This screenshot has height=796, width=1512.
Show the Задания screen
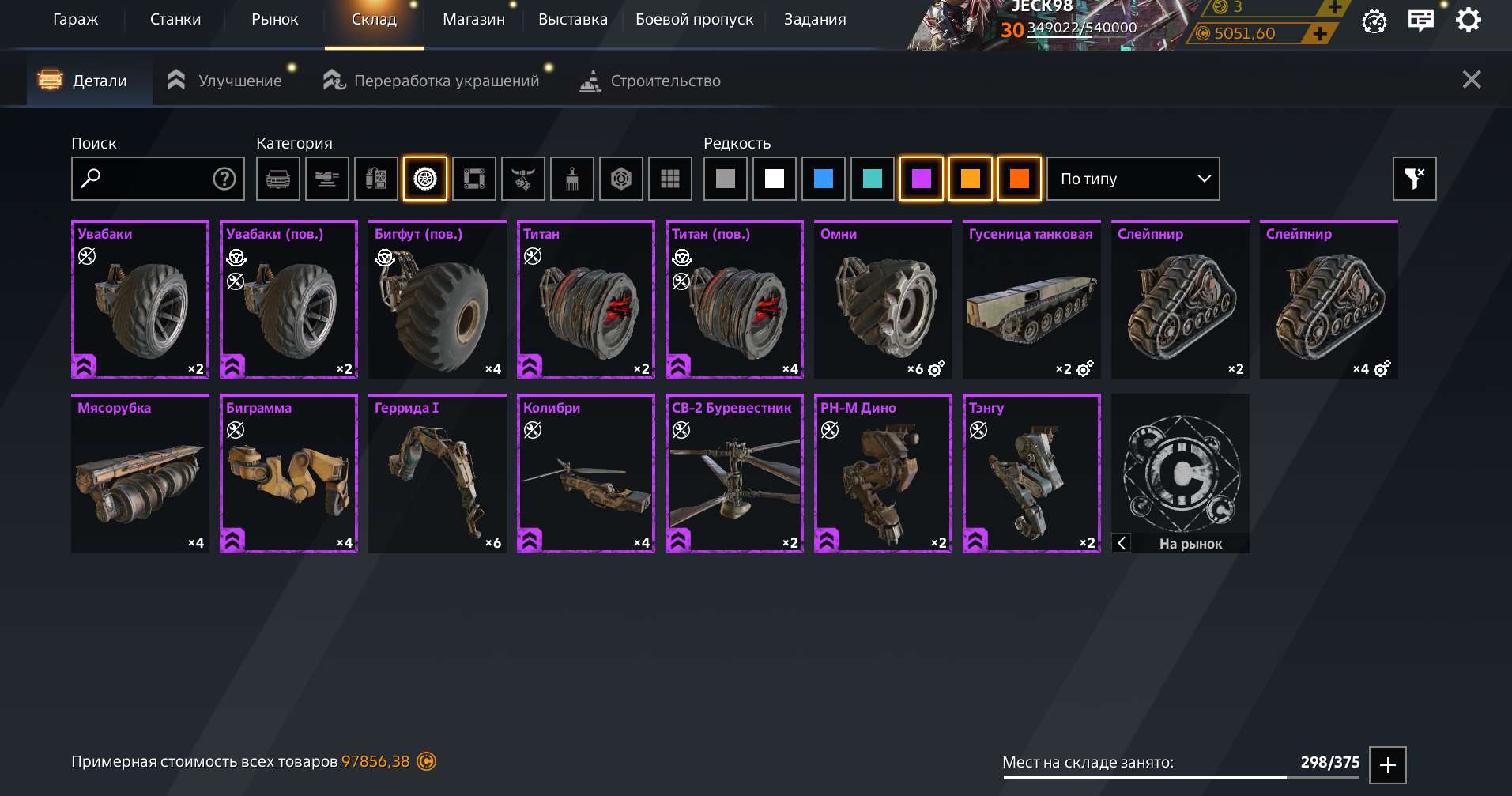815,20
